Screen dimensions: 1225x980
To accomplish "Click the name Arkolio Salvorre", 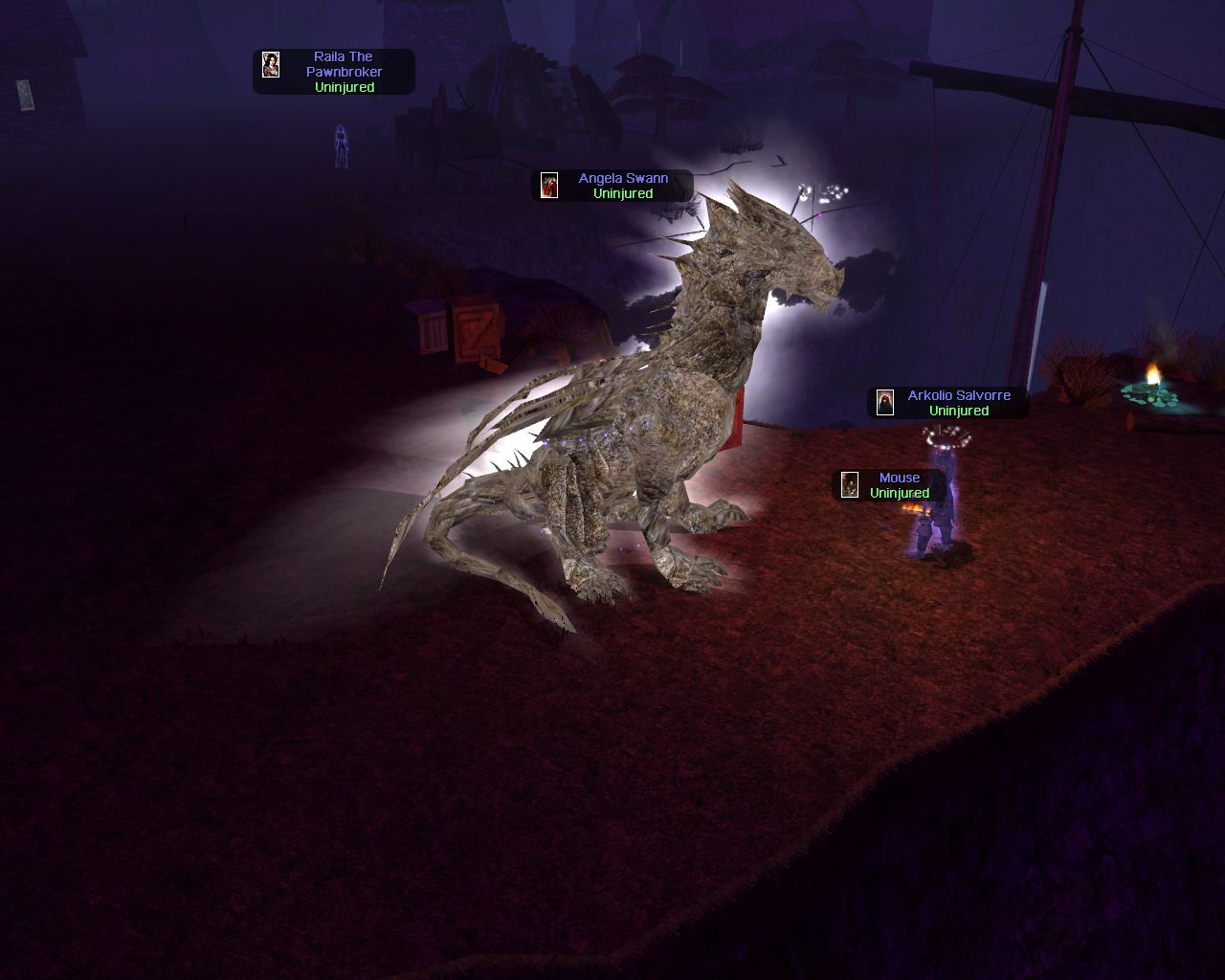I will (958, 394).
